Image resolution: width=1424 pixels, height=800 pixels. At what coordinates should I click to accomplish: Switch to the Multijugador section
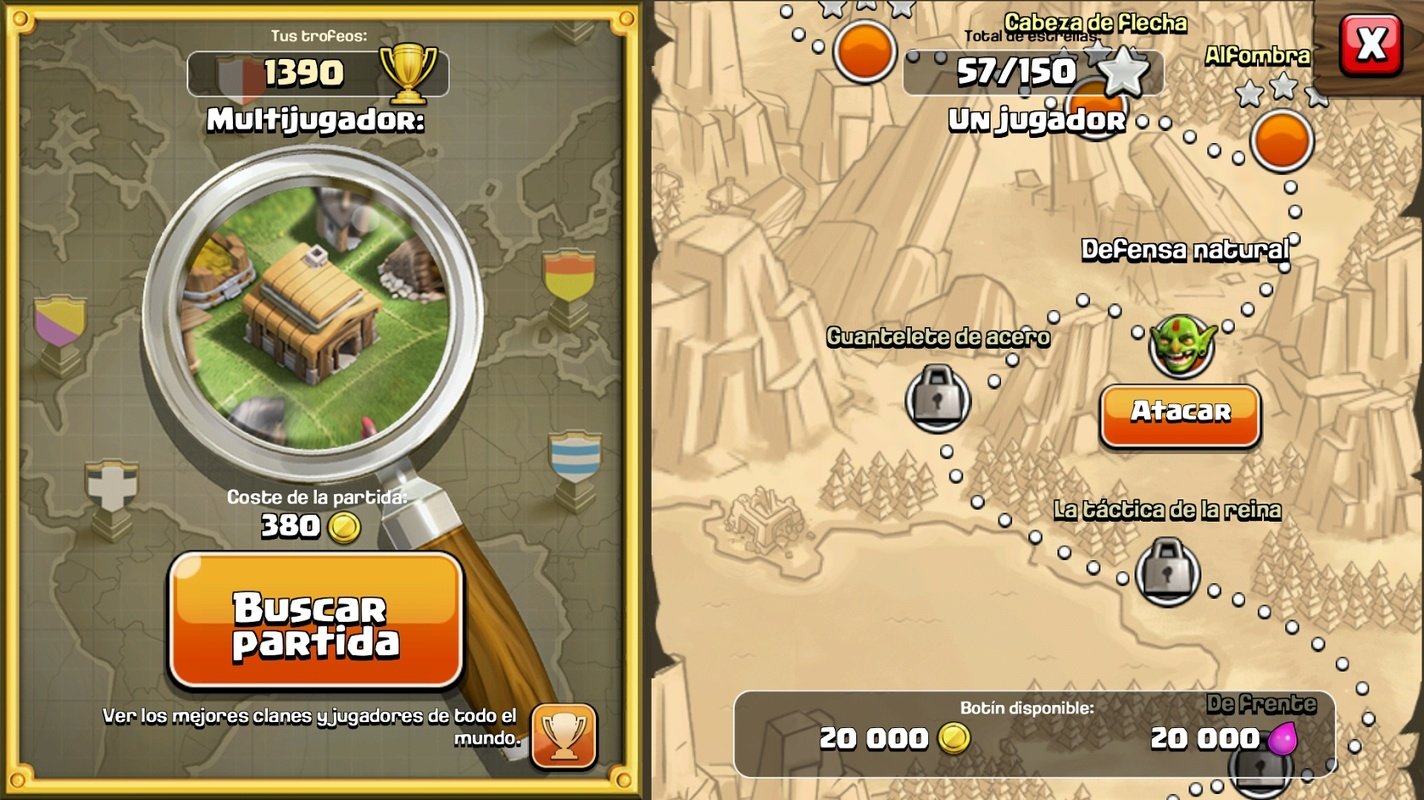[x=315, y=120]
